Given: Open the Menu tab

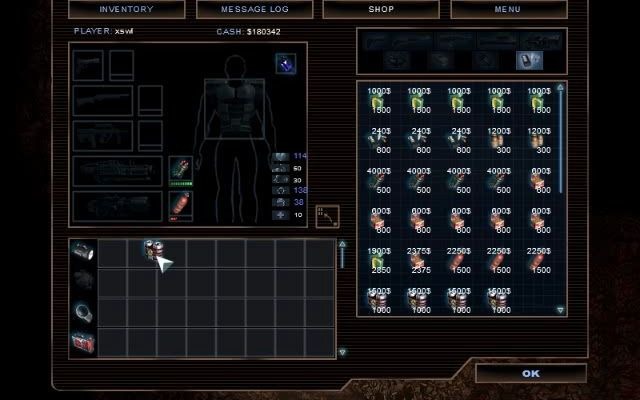Looking at the screenshot, I should 509,9.
